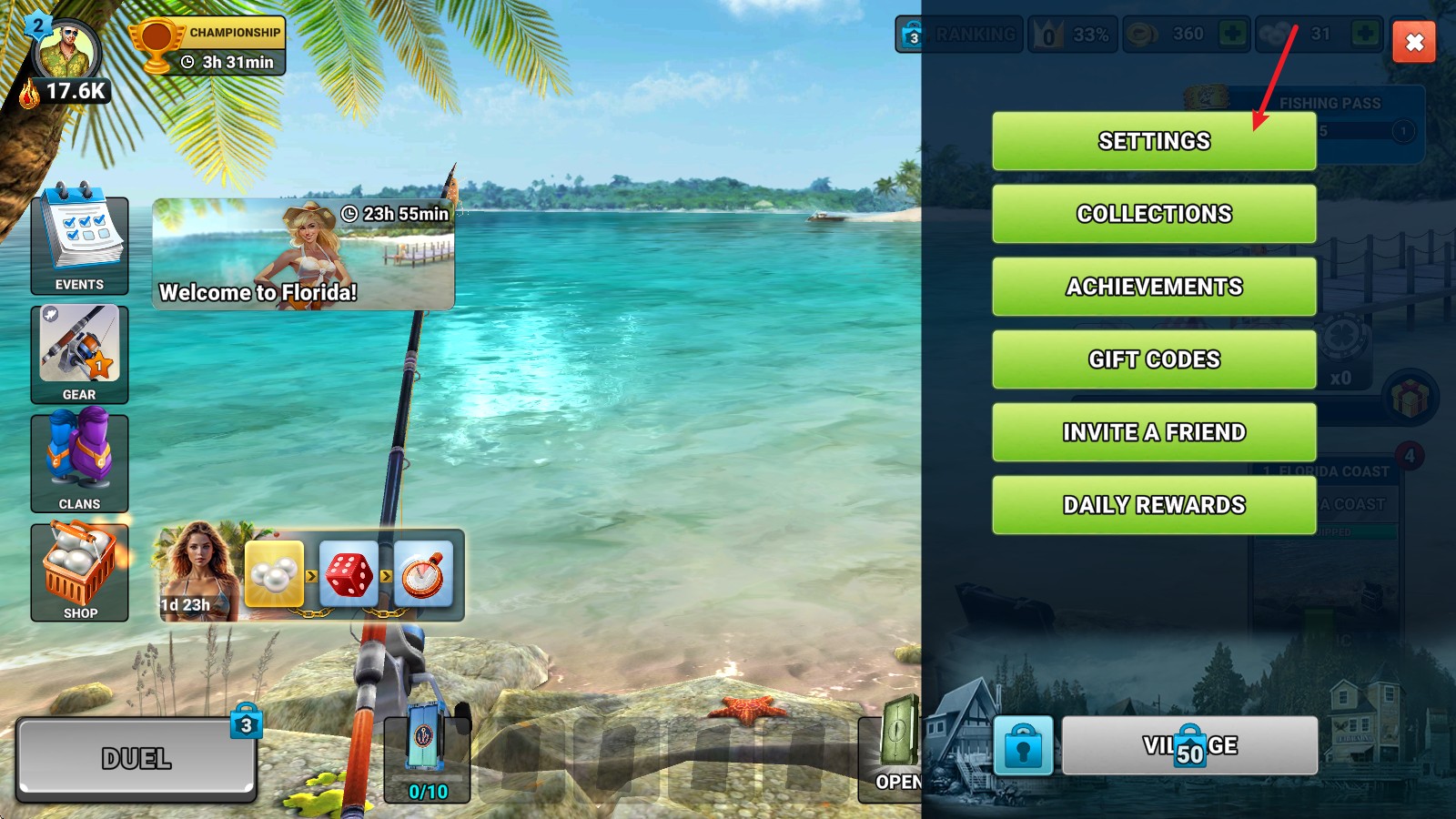Click the locked Village button
This screenshot has height=819, width=1456.
point(1189,745)
